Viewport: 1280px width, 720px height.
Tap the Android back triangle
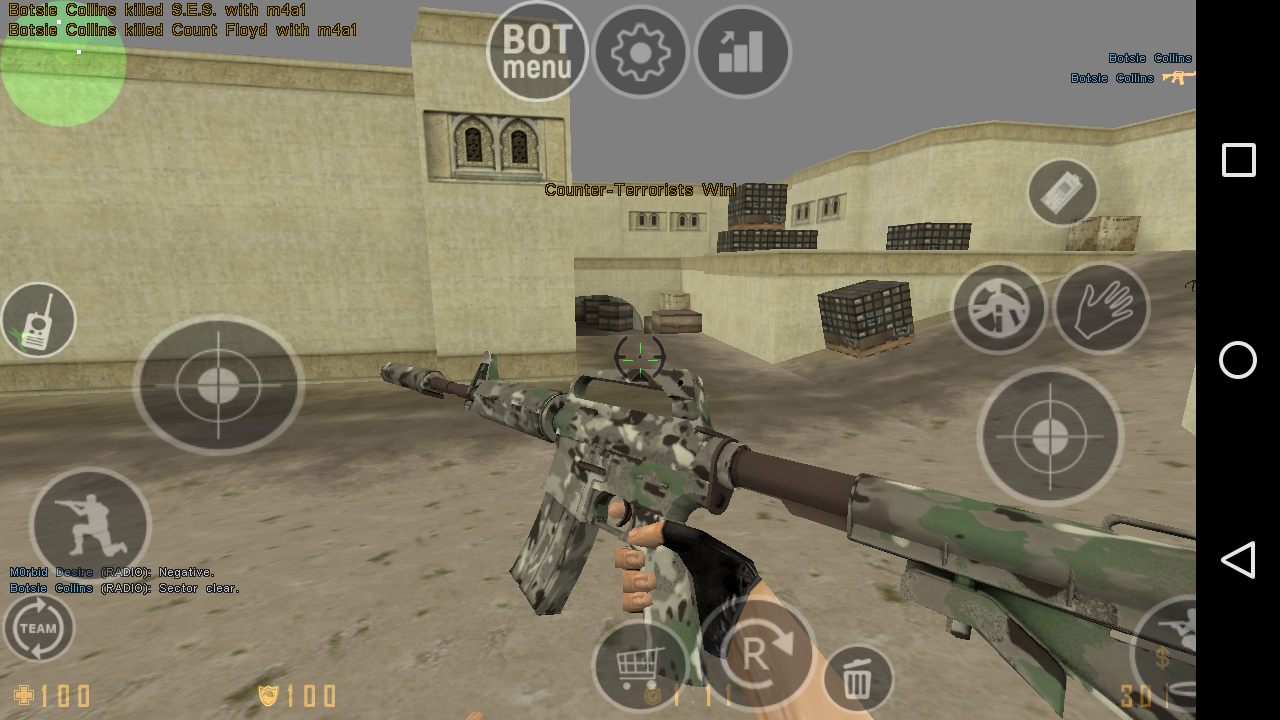click(1238, 560)
